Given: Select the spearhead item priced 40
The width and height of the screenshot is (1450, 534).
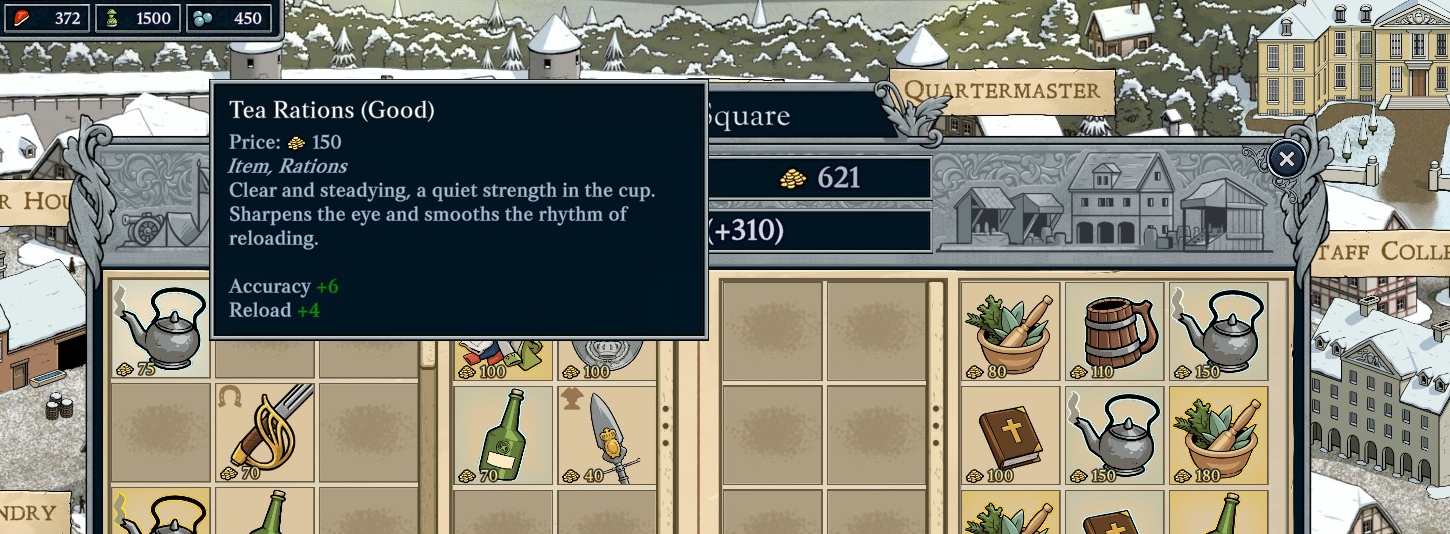Looking at the screenshot, I should [x=607, y=435].
